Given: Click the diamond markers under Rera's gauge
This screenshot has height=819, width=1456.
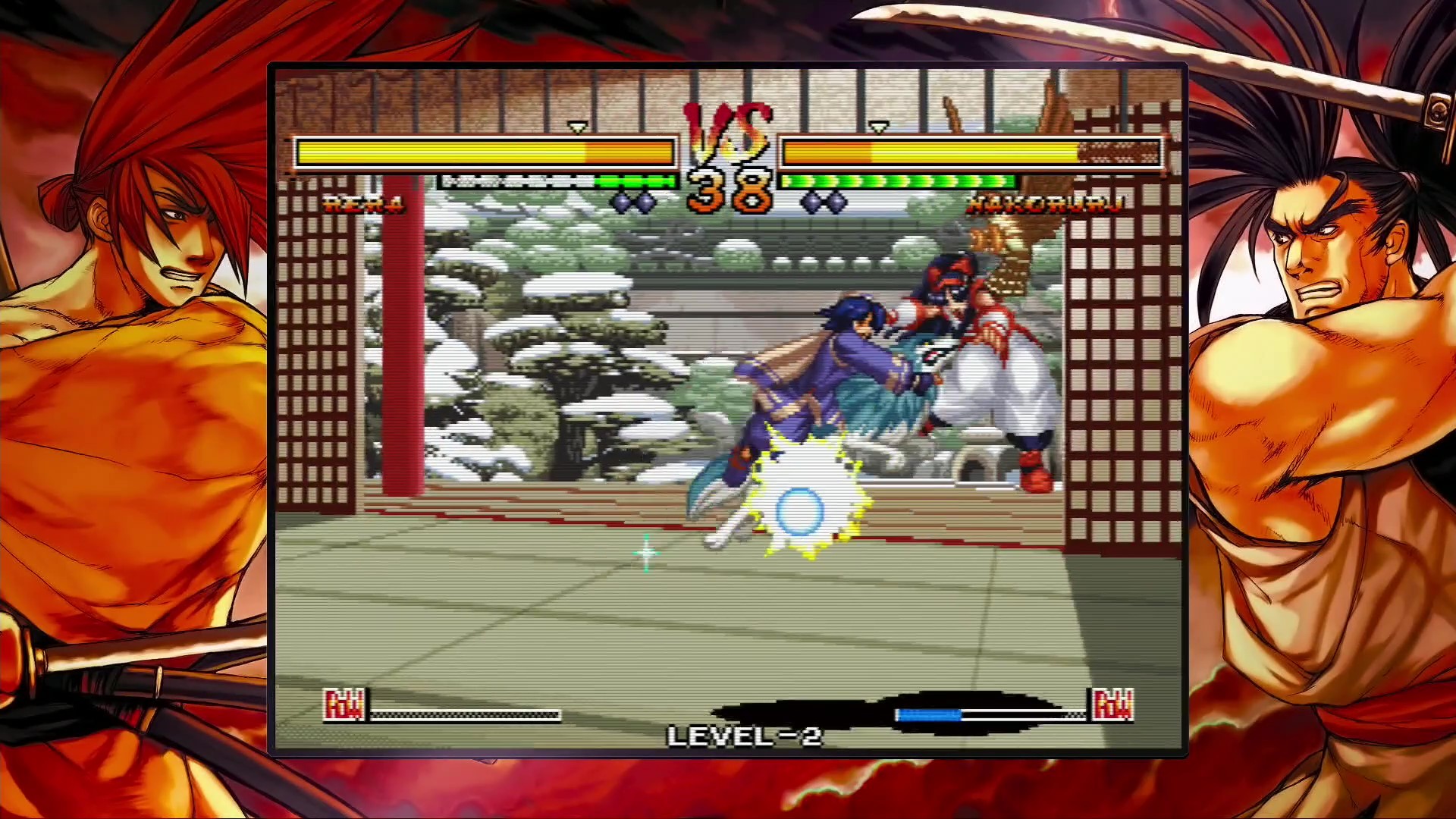Looking at the screenshot, I should pos(632,201).
